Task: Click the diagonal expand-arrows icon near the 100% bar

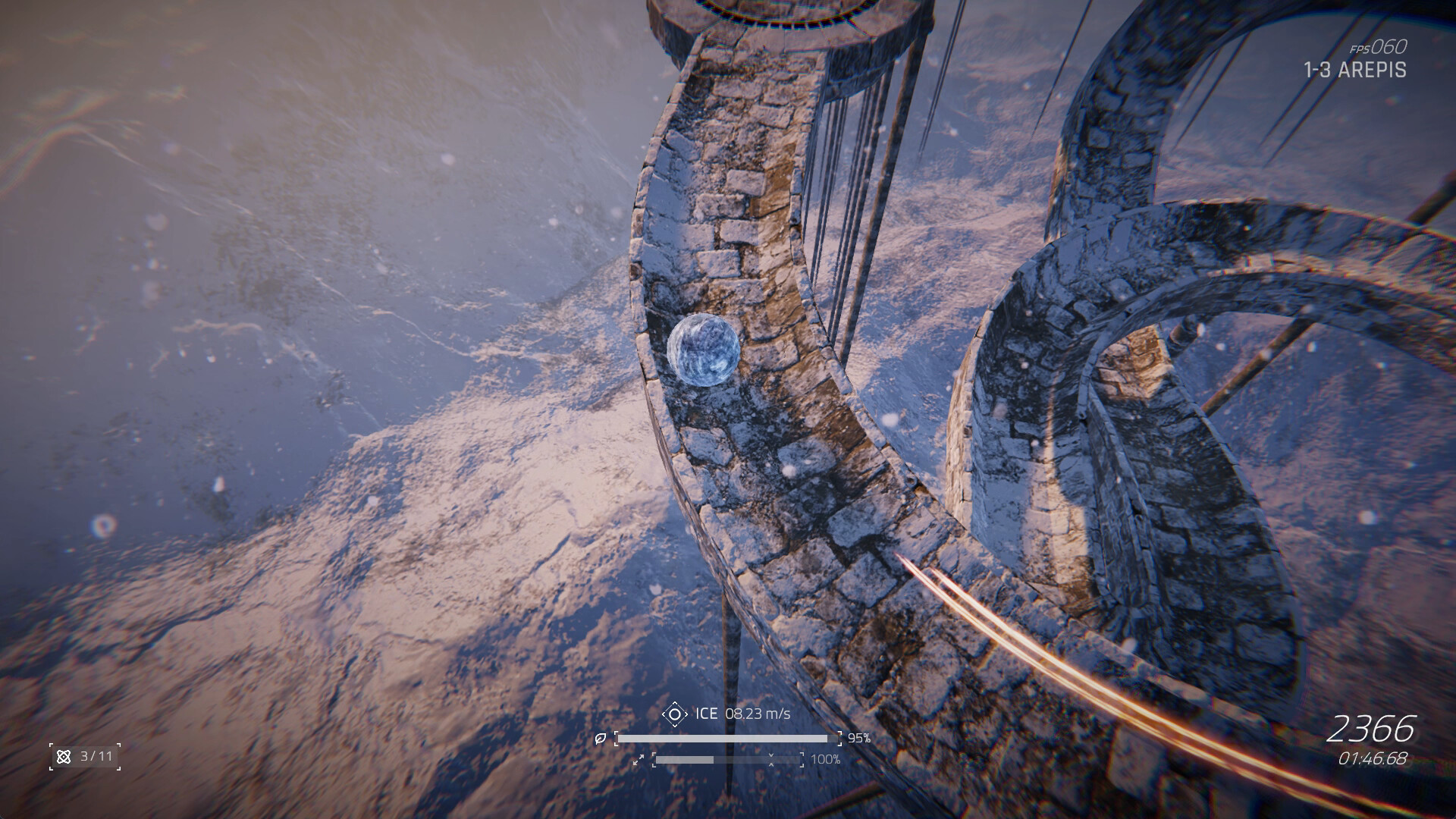Action: point(639,760)
